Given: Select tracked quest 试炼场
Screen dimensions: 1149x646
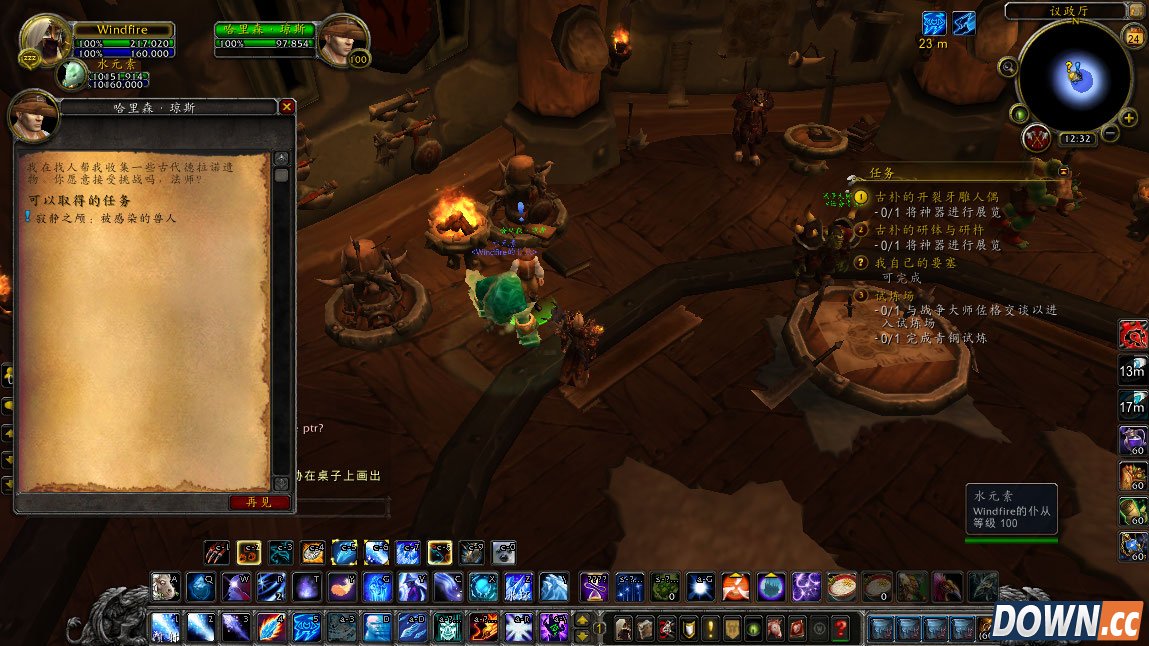Looking at the screenshot, I should pos(894,296).
